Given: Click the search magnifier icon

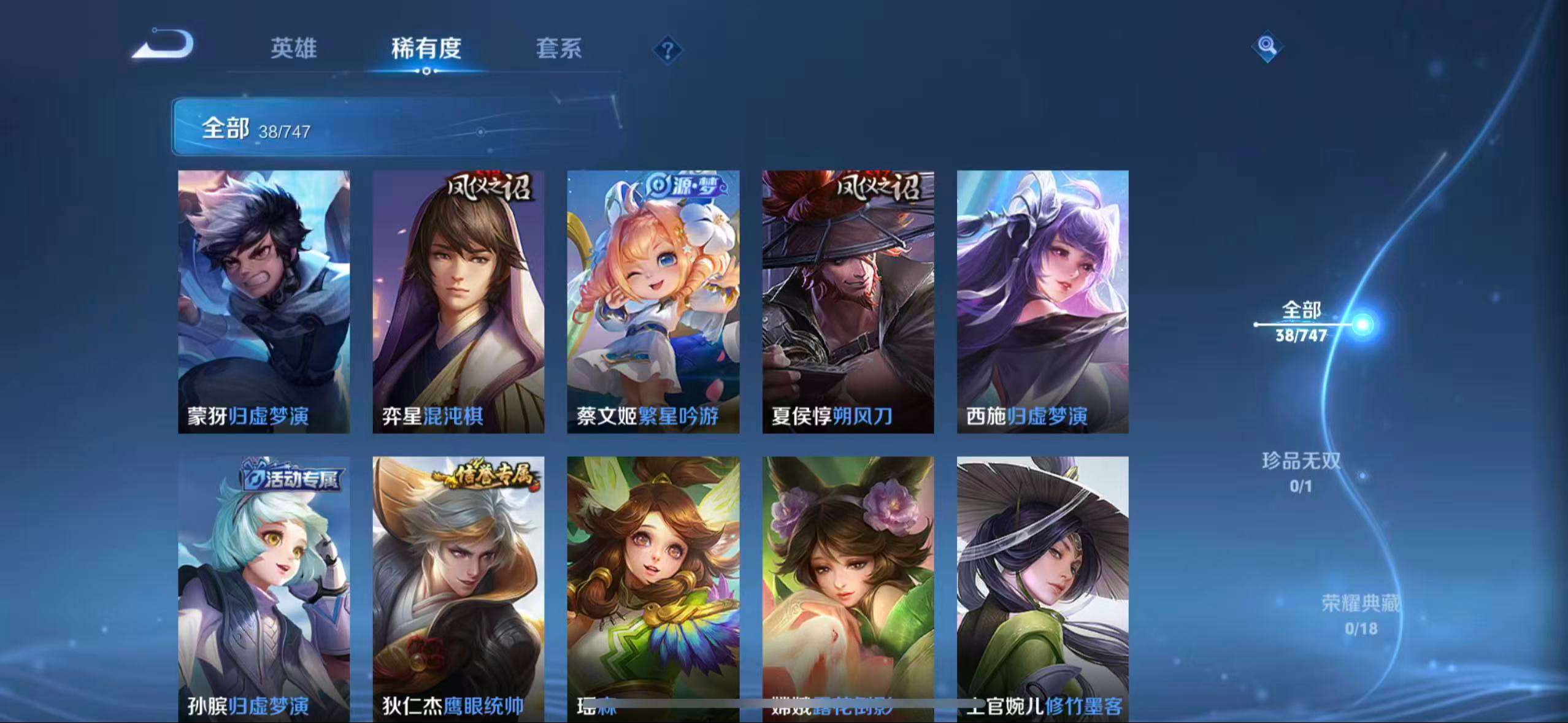Looking at the screenshot, I should click(x=1265, y=46).
